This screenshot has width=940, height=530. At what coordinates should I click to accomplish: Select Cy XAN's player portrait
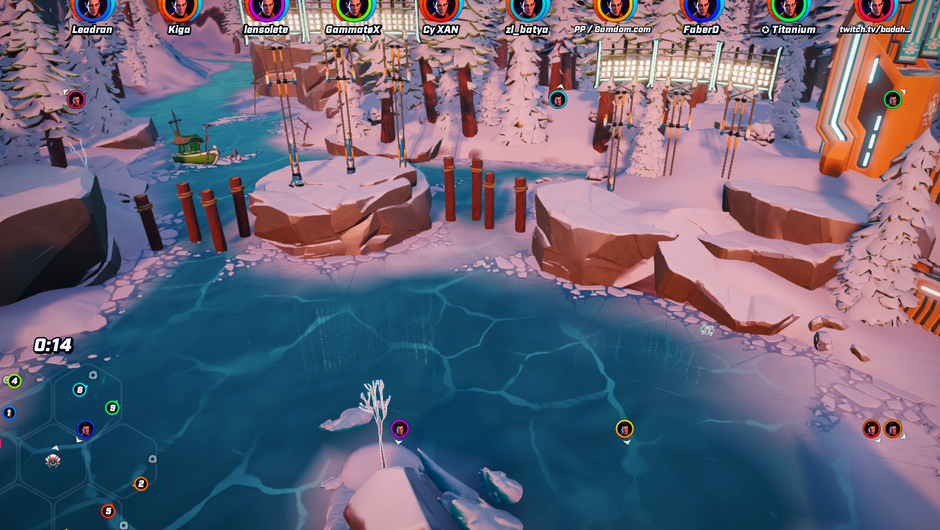tap(440, 9)
